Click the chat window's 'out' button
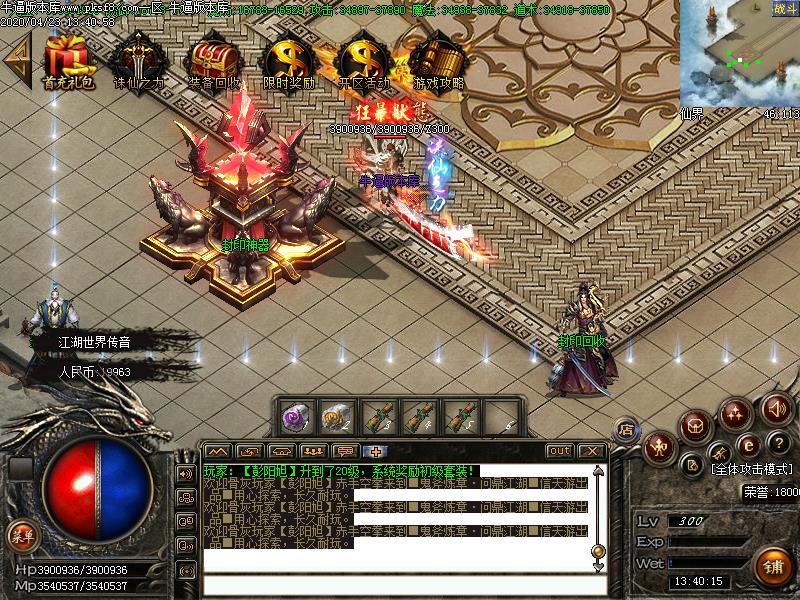Screen dimensions: 800x600 tap(560, 451)
